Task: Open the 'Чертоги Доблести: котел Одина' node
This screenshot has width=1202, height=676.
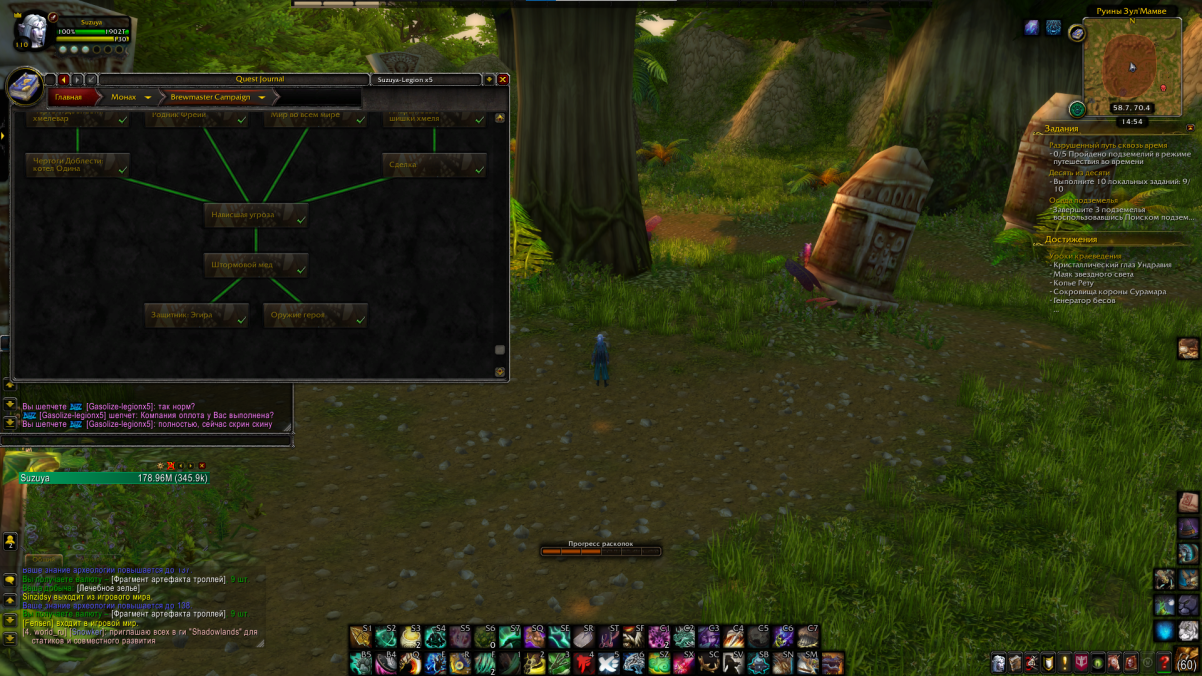Action: click(77, 165)
